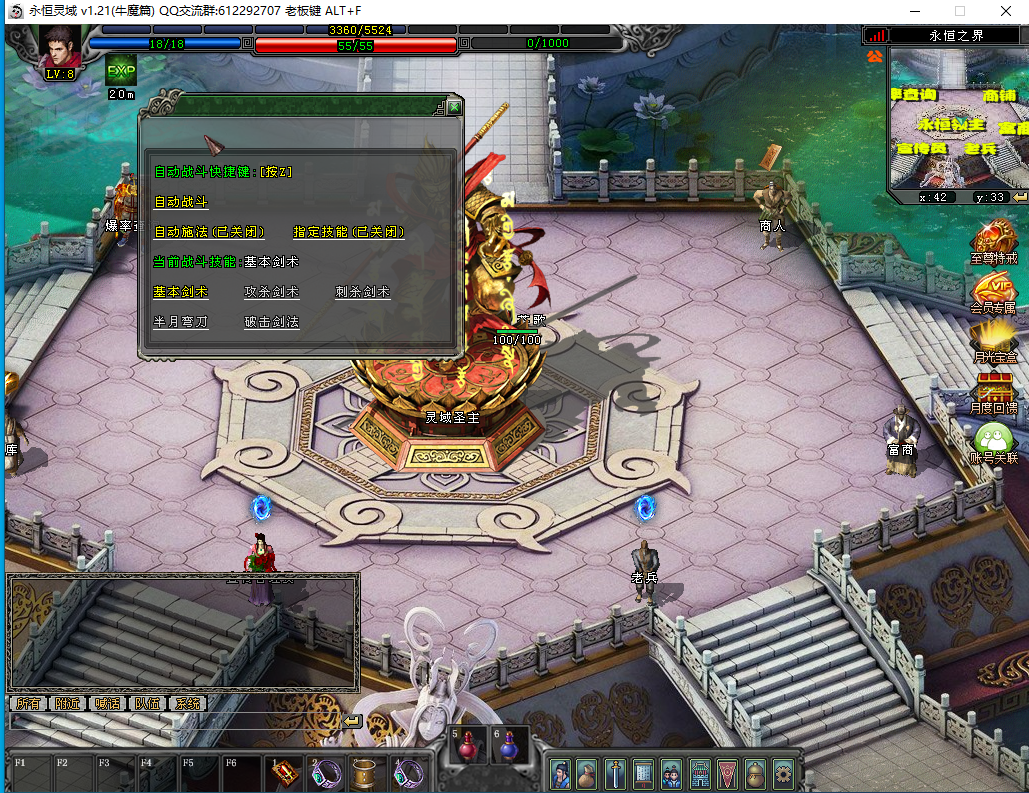Toggle 指定技能 designated skill option
1029x793 pixels.
pos(348,232)
